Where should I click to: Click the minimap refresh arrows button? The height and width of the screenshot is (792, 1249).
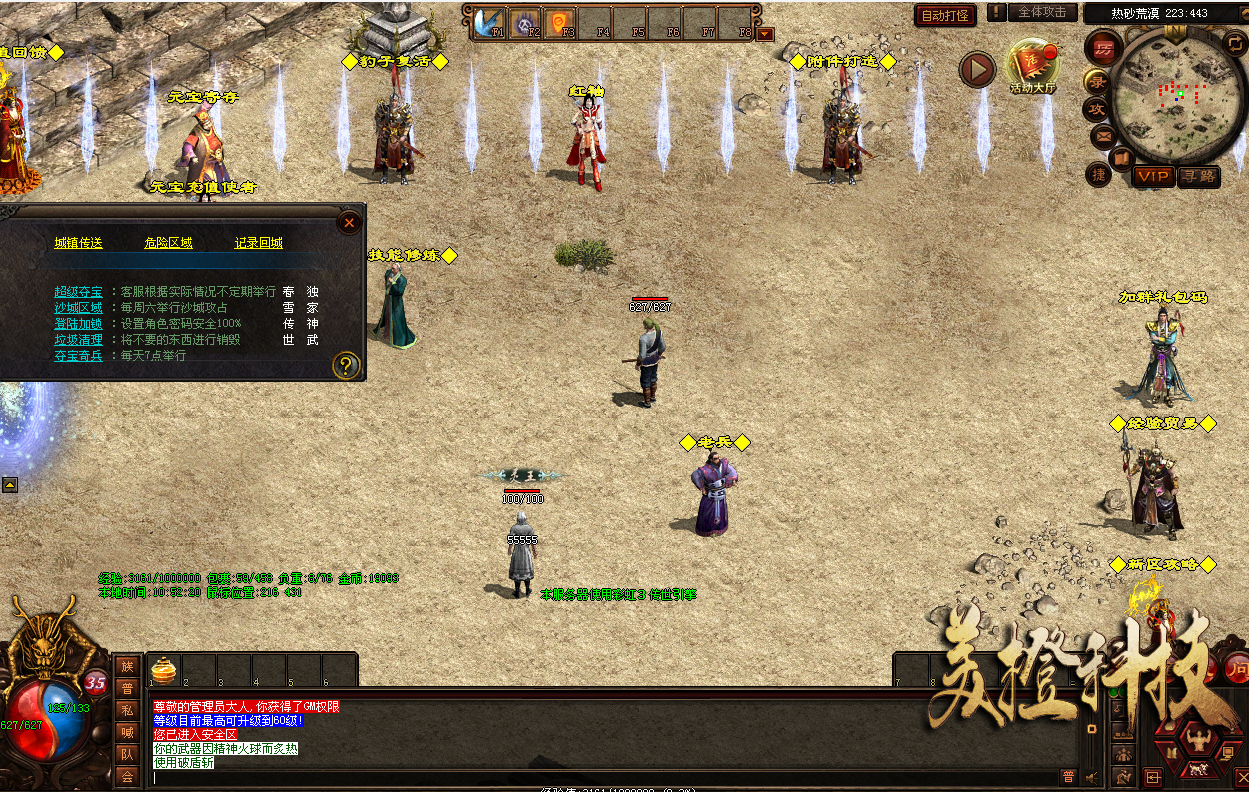(1233, 43)
